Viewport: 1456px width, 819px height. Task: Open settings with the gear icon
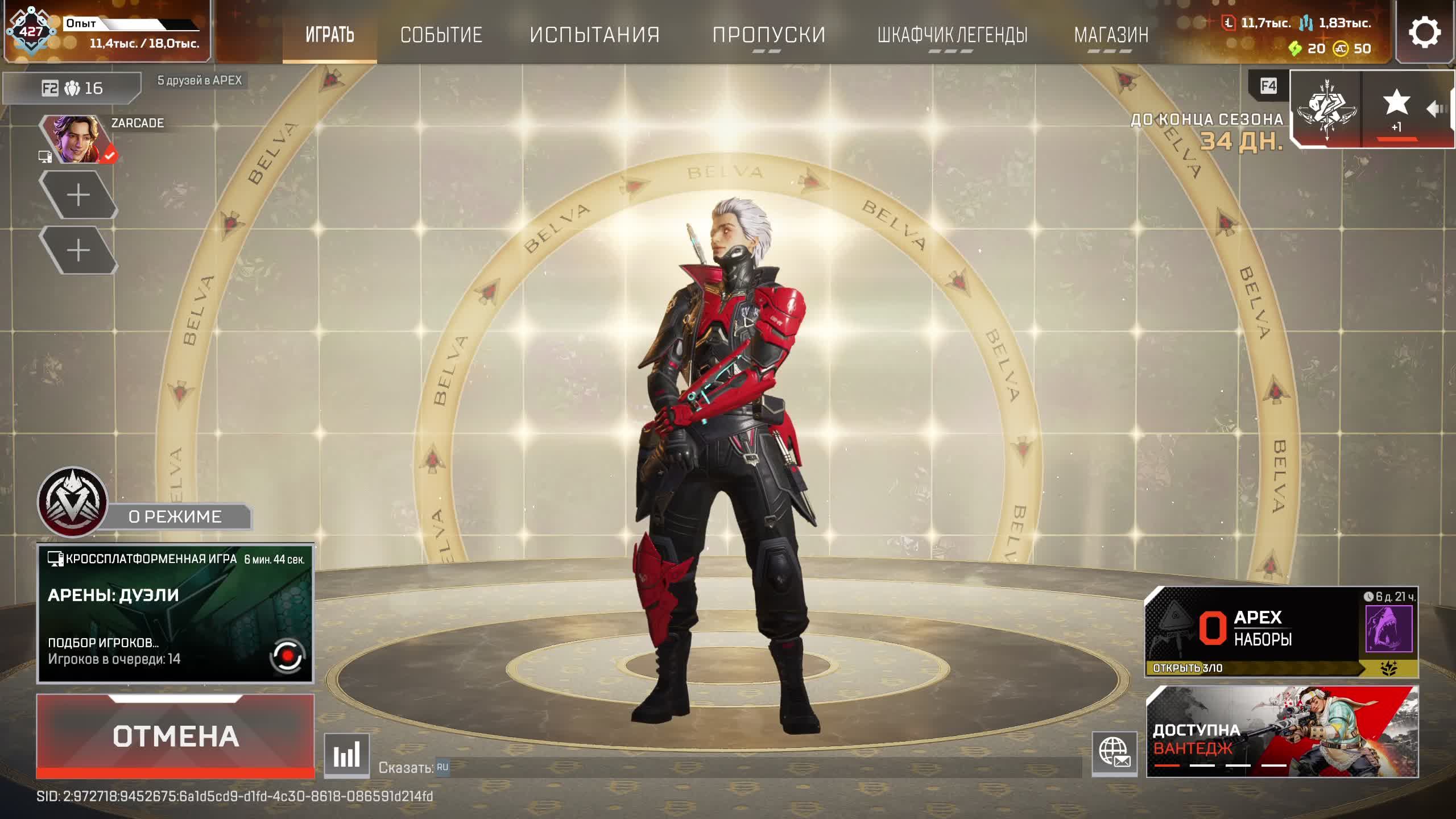(1425, 32)
